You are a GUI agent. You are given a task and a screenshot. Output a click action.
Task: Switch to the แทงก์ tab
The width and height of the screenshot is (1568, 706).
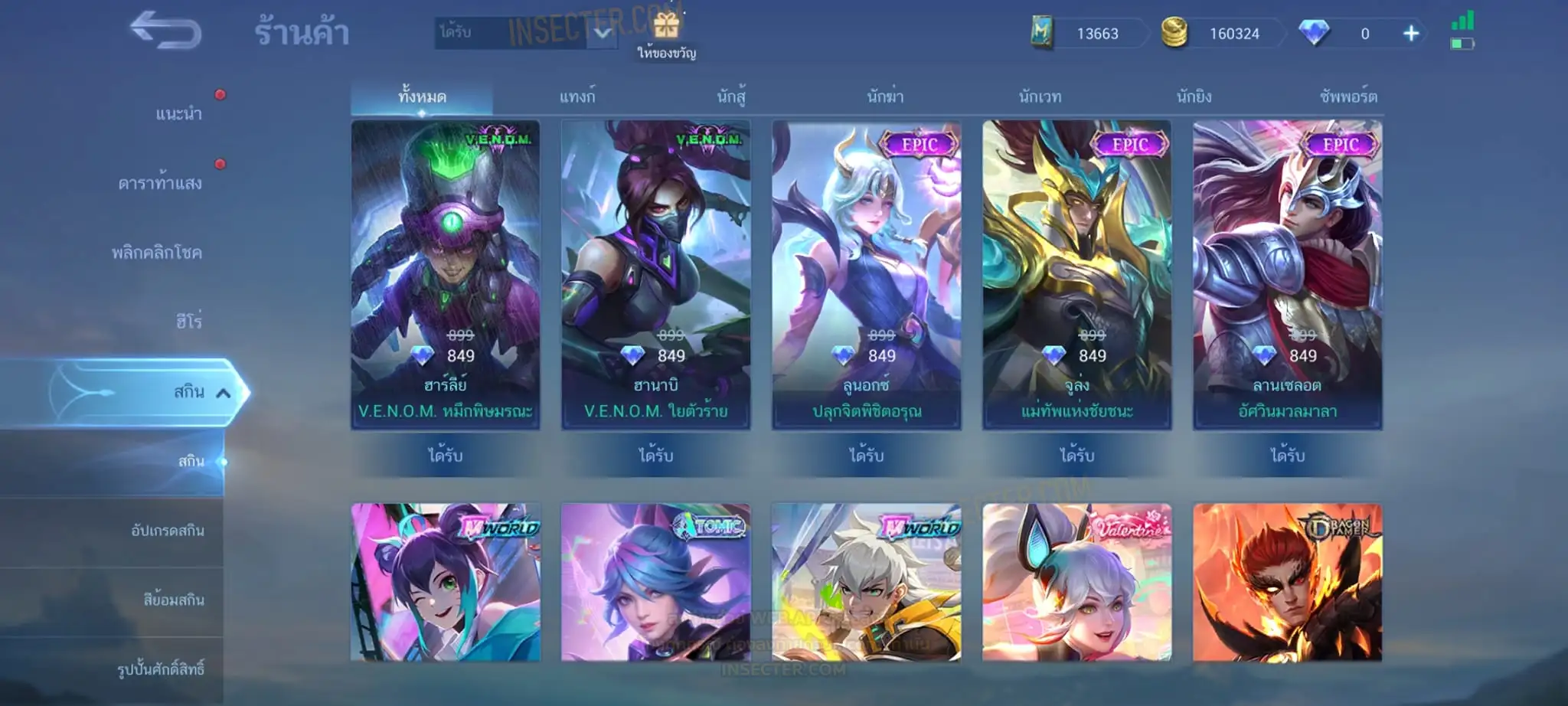coord(577,97)
